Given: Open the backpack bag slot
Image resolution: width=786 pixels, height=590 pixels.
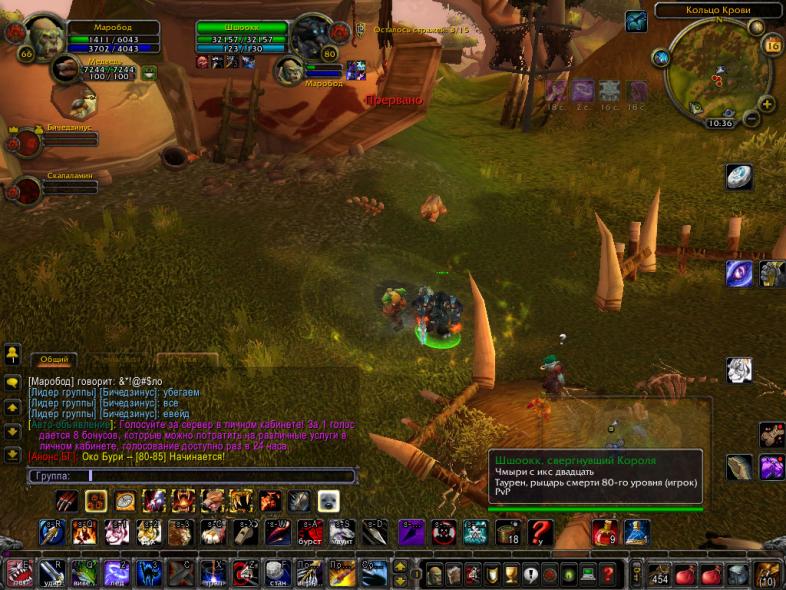Looking at the screenshot, I should (768, 573).
